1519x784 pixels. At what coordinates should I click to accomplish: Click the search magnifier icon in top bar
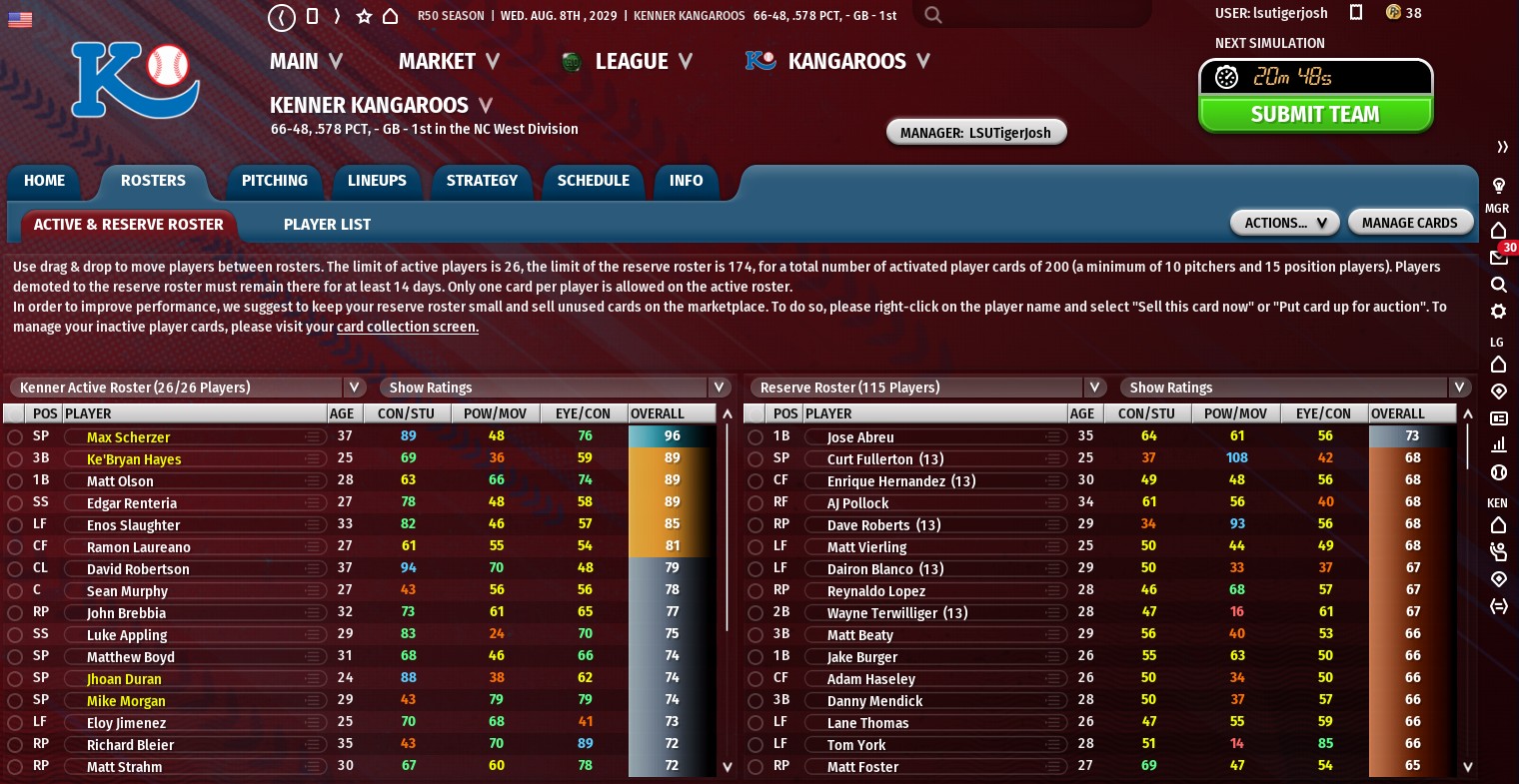pos(933,15)
